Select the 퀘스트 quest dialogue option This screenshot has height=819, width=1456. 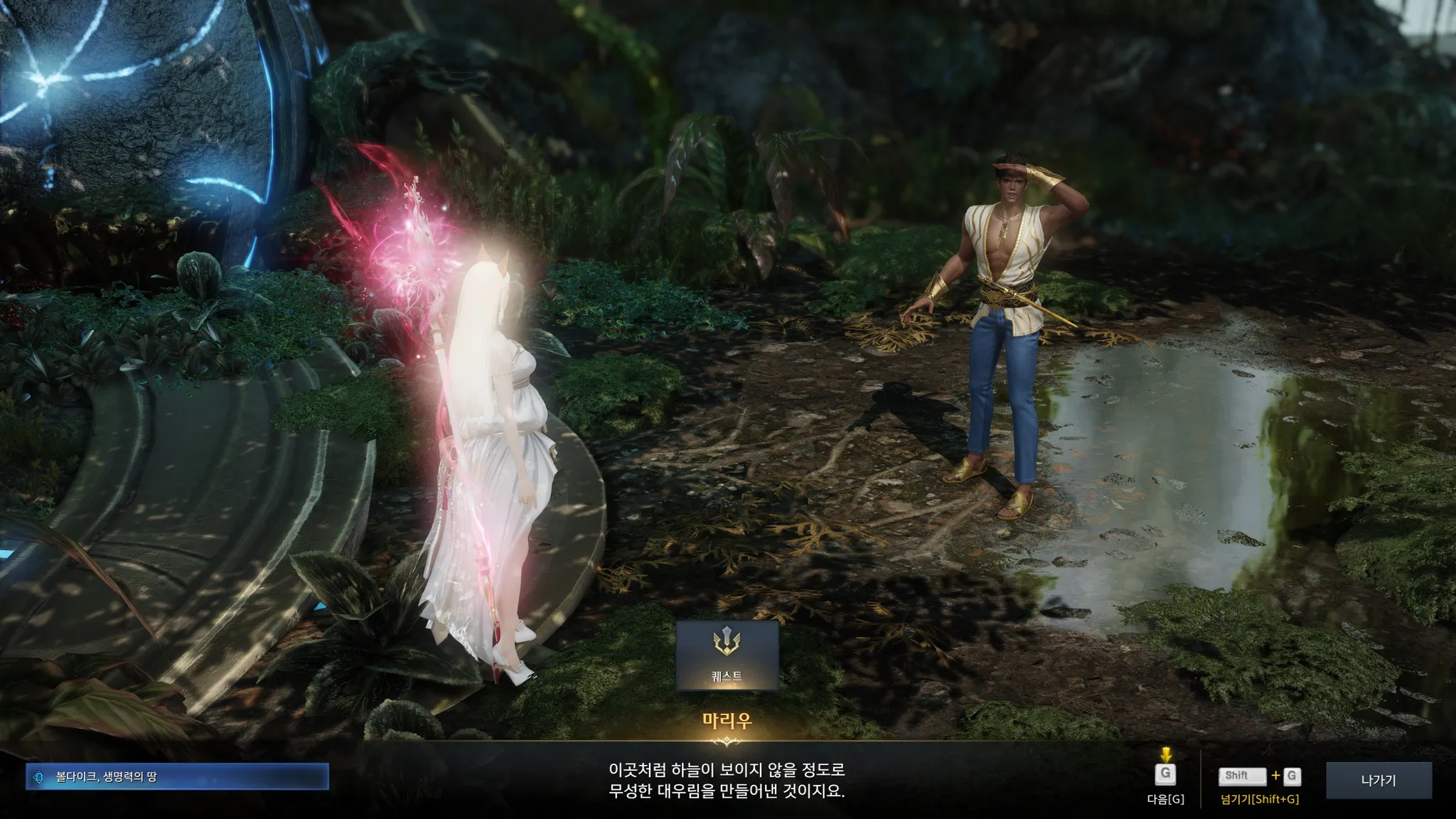727,655
